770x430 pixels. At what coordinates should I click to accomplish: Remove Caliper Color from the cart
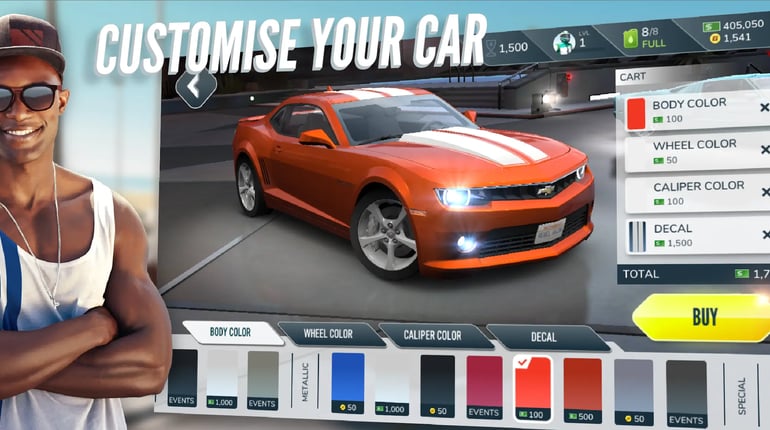[764, 192]
